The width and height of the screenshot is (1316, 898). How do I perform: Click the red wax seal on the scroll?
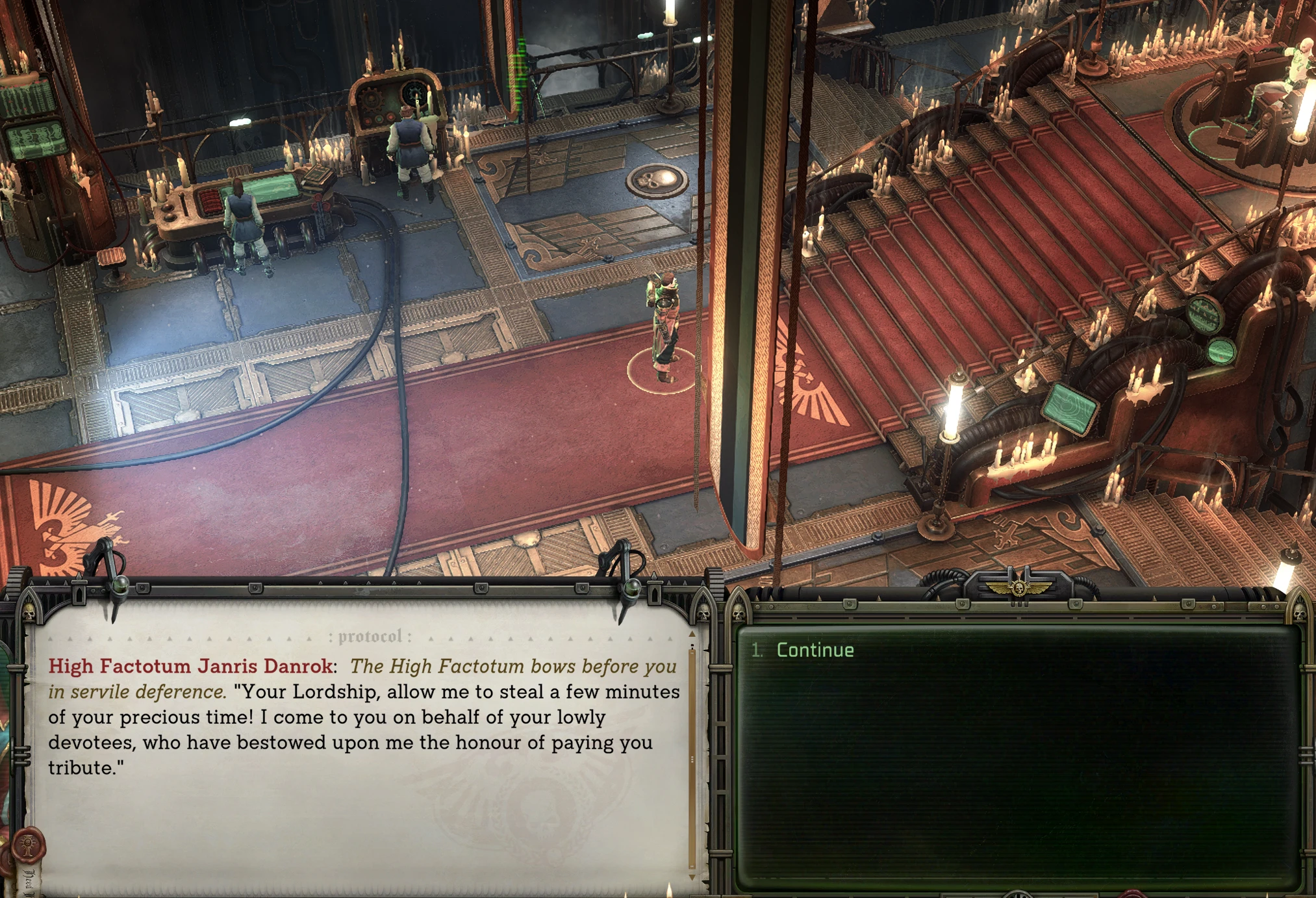(28, 845)
